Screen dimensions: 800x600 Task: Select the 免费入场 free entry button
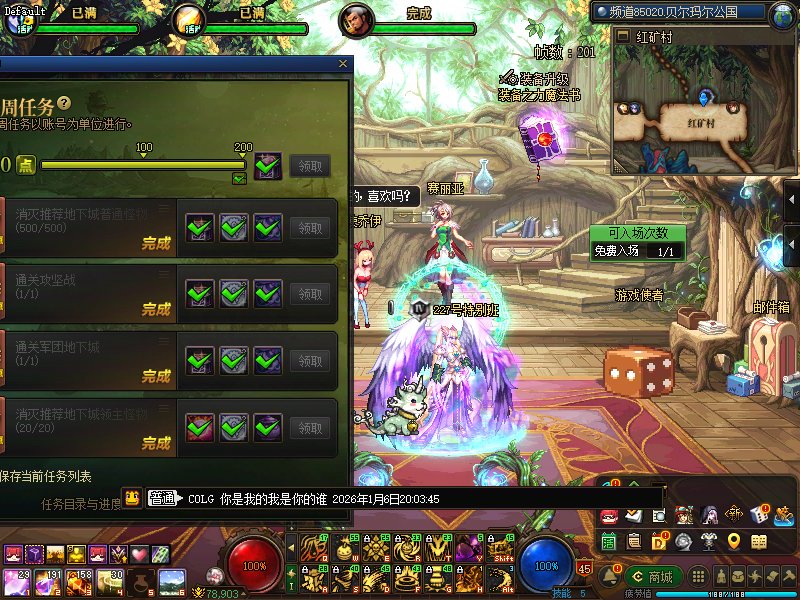[616, 251]
